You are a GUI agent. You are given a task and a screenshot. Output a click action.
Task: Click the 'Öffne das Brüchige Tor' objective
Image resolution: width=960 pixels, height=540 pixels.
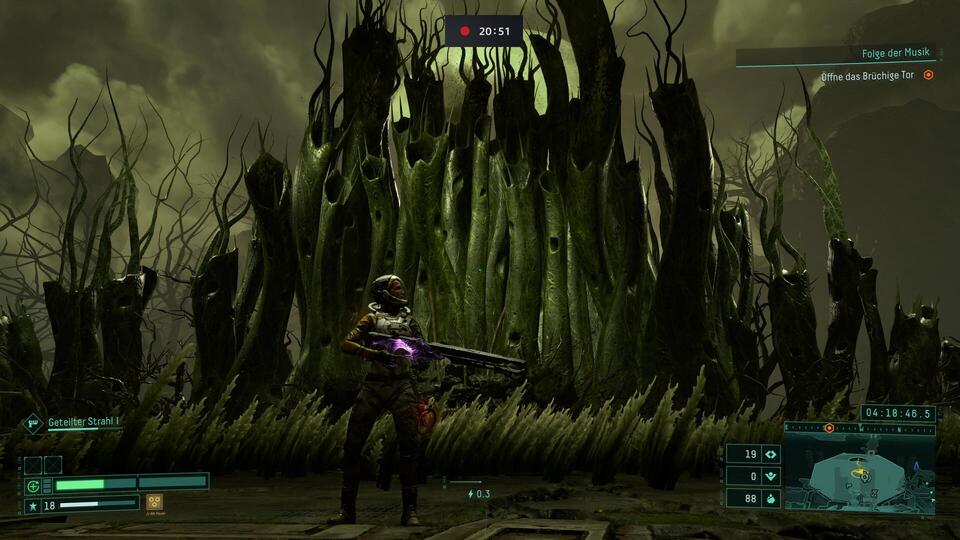[x=866, y=75]
